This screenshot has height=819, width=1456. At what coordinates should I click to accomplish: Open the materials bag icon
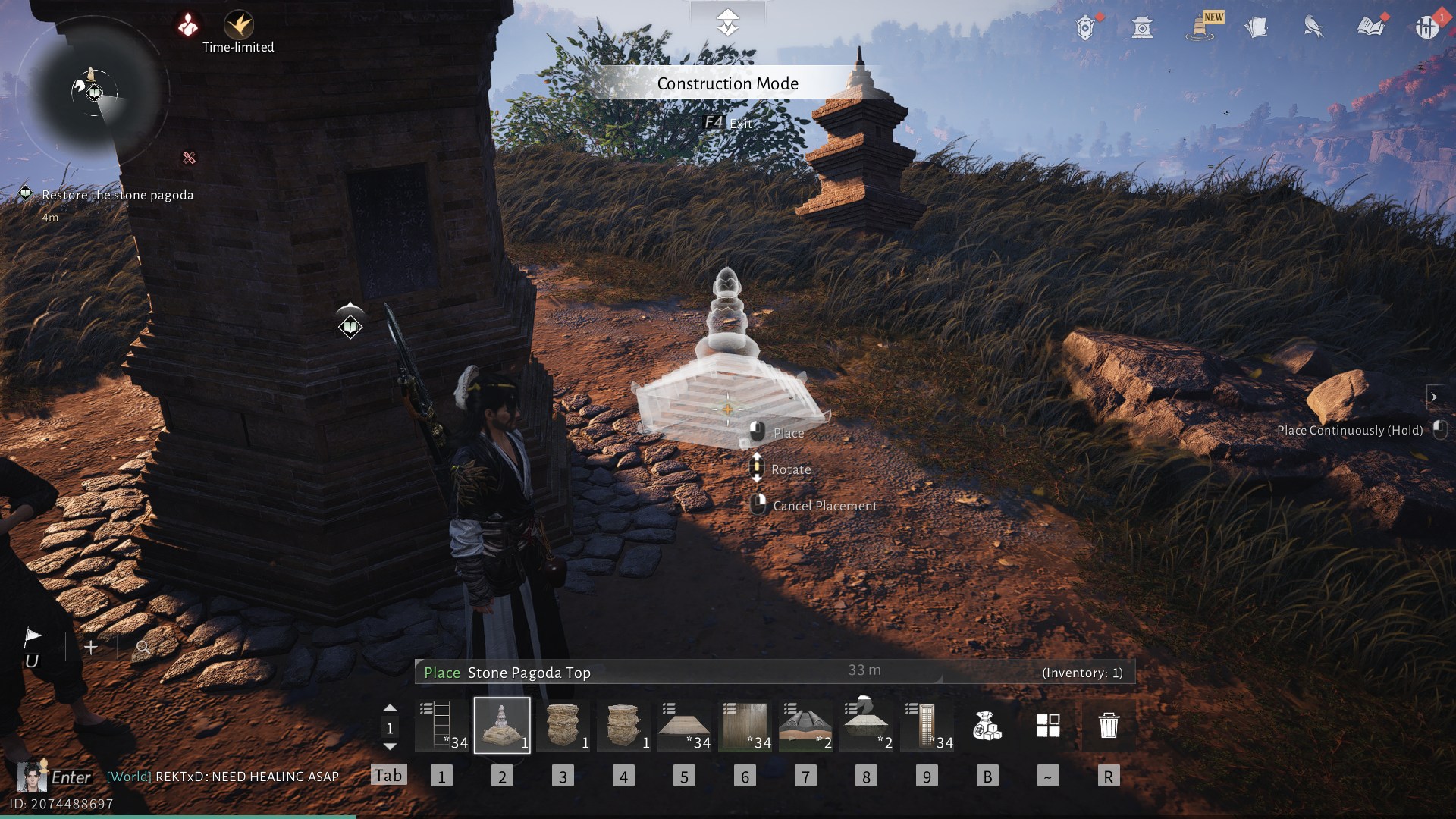tap(987, 726)
